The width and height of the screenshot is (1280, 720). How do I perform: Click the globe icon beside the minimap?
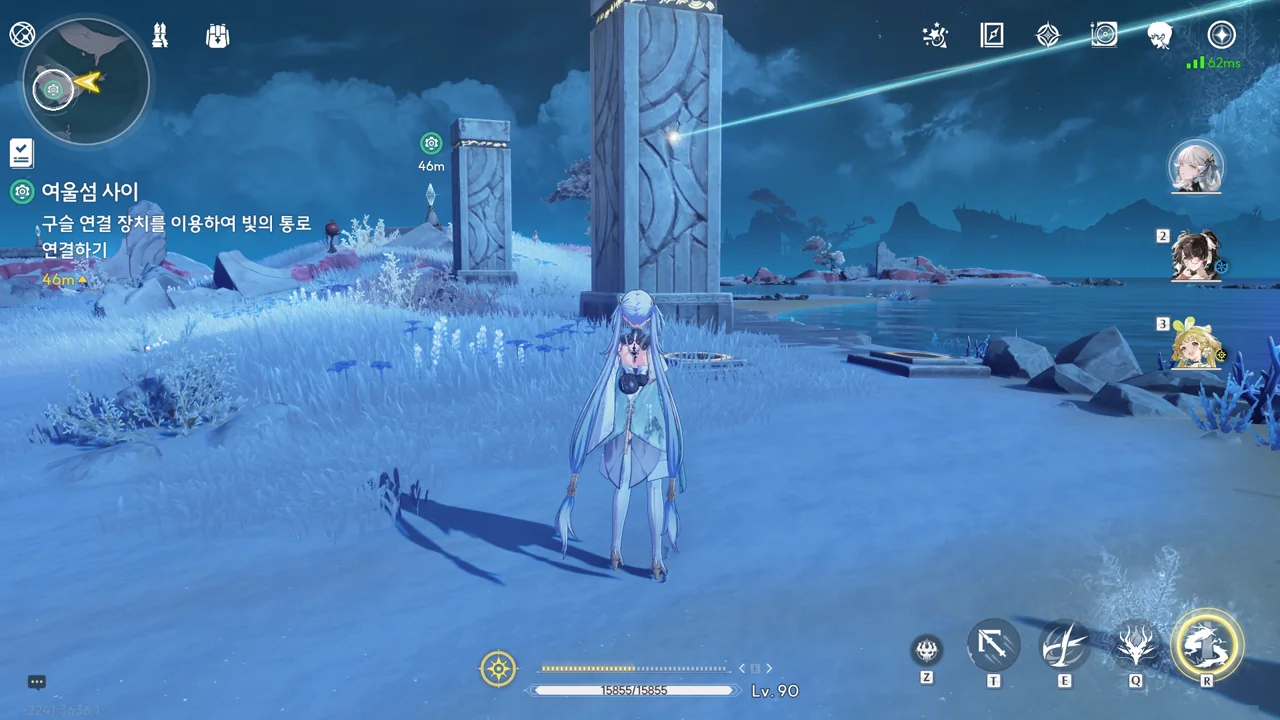point(22,35)
